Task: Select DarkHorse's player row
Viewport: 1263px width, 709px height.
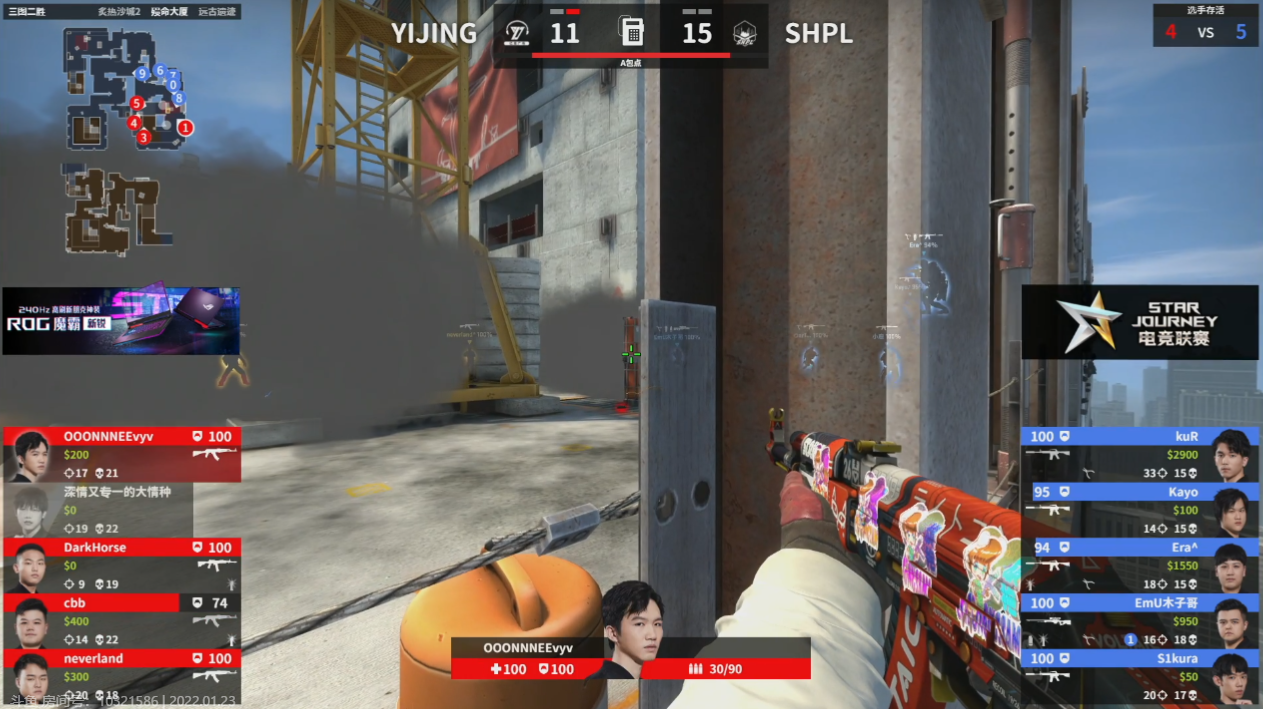Action: click(122, 565)
